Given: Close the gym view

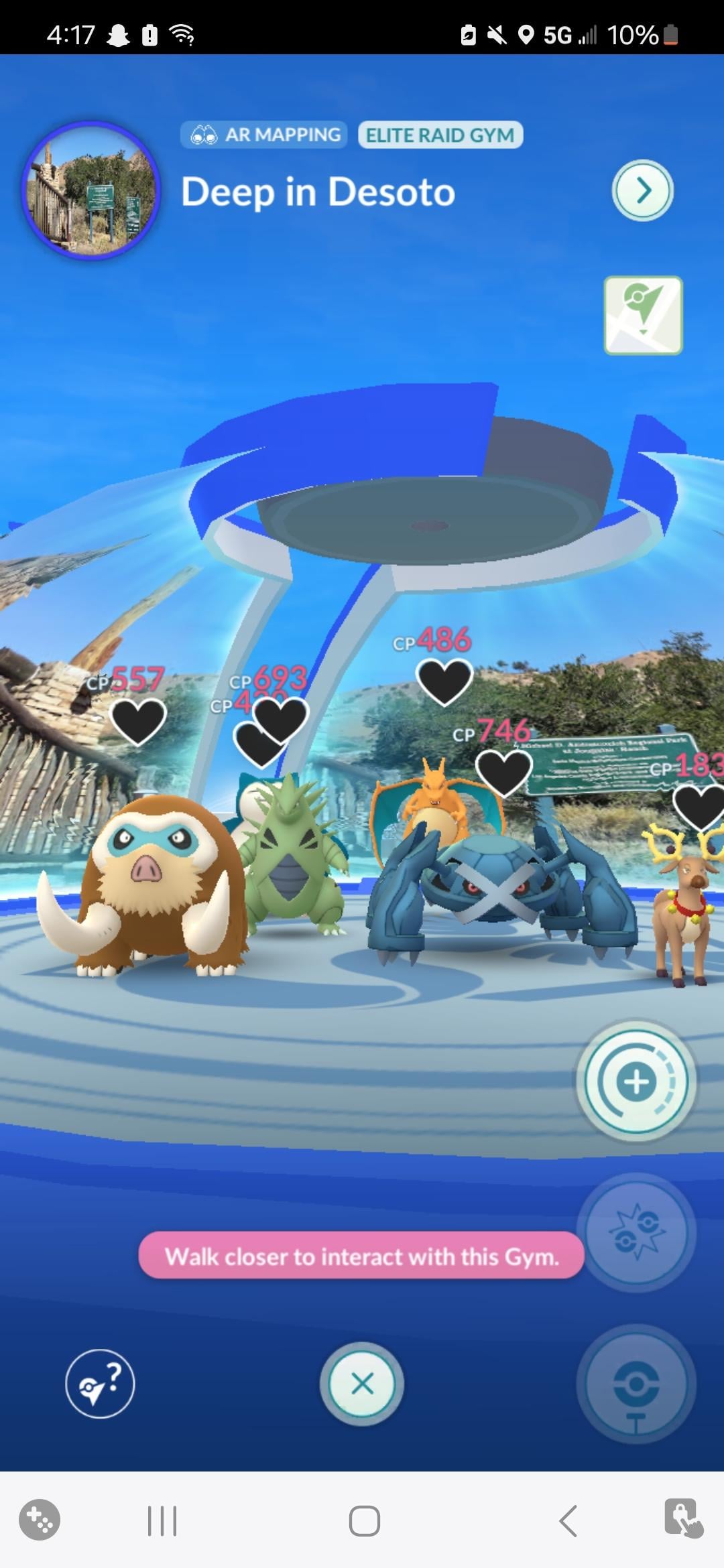Looking at the screenshot, I should pos(362,1383).
